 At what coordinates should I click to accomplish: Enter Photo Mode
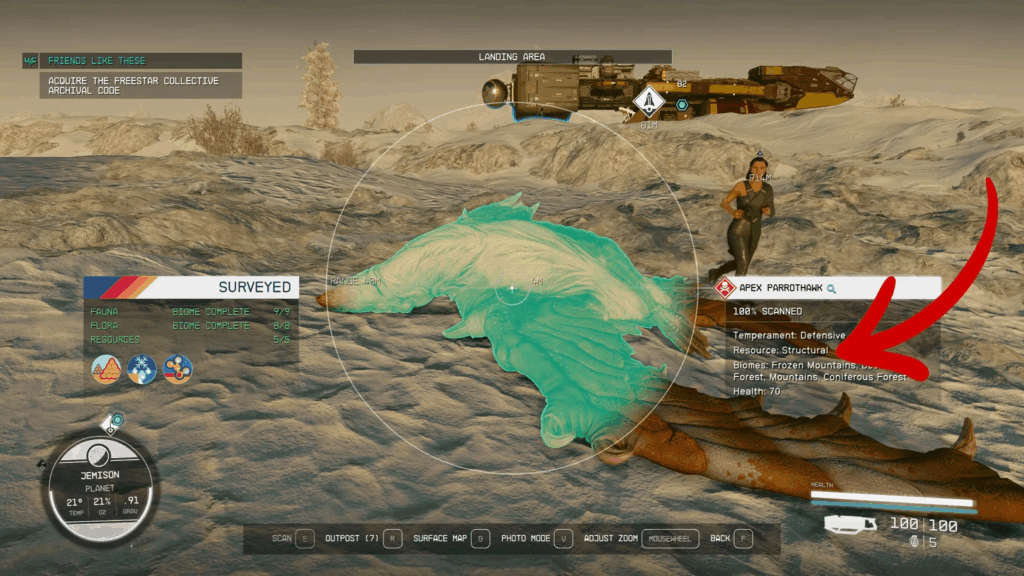[x=537, y=538]
